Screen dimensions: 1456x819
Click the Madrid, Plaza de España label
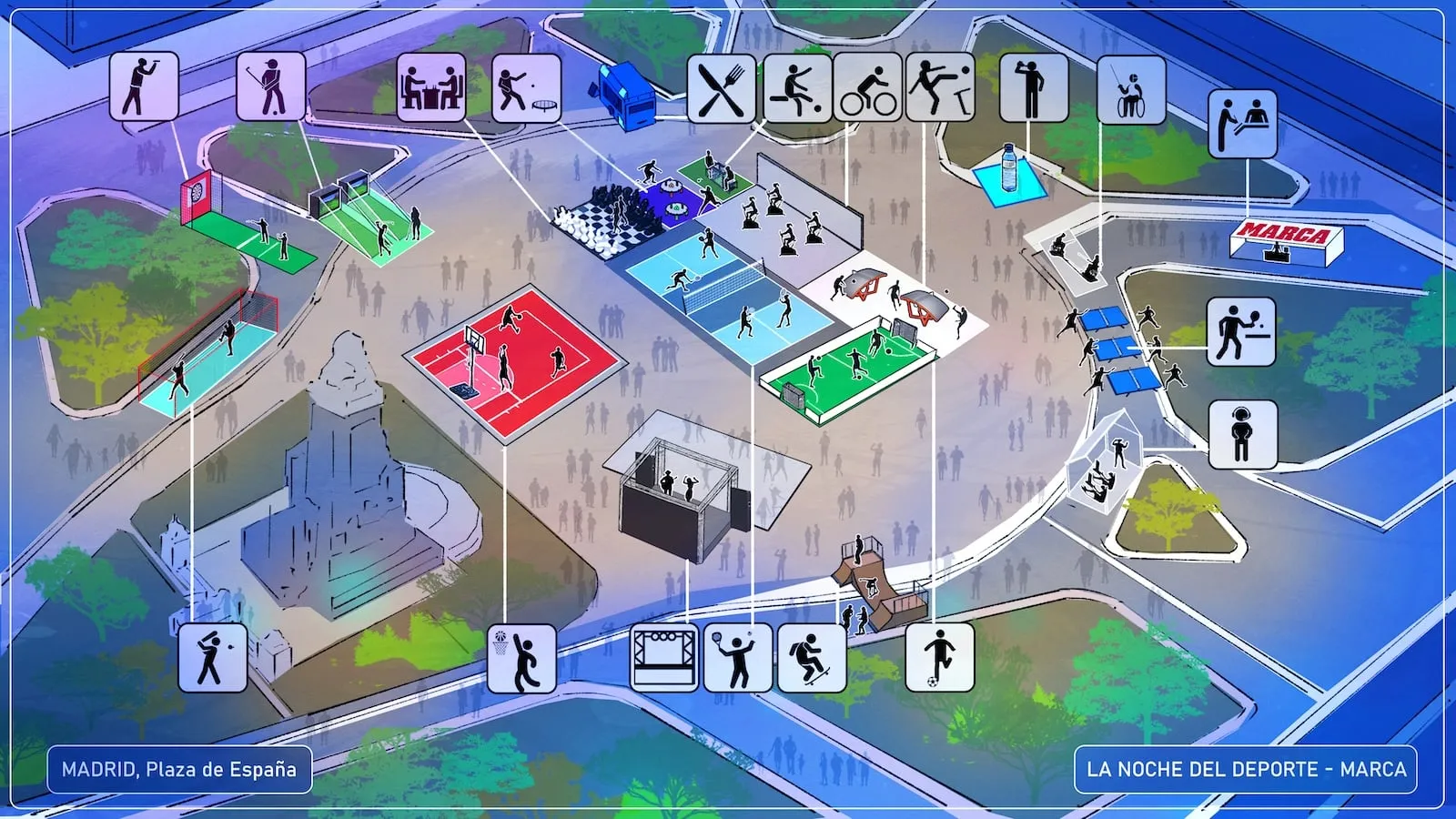pos(179,770)
